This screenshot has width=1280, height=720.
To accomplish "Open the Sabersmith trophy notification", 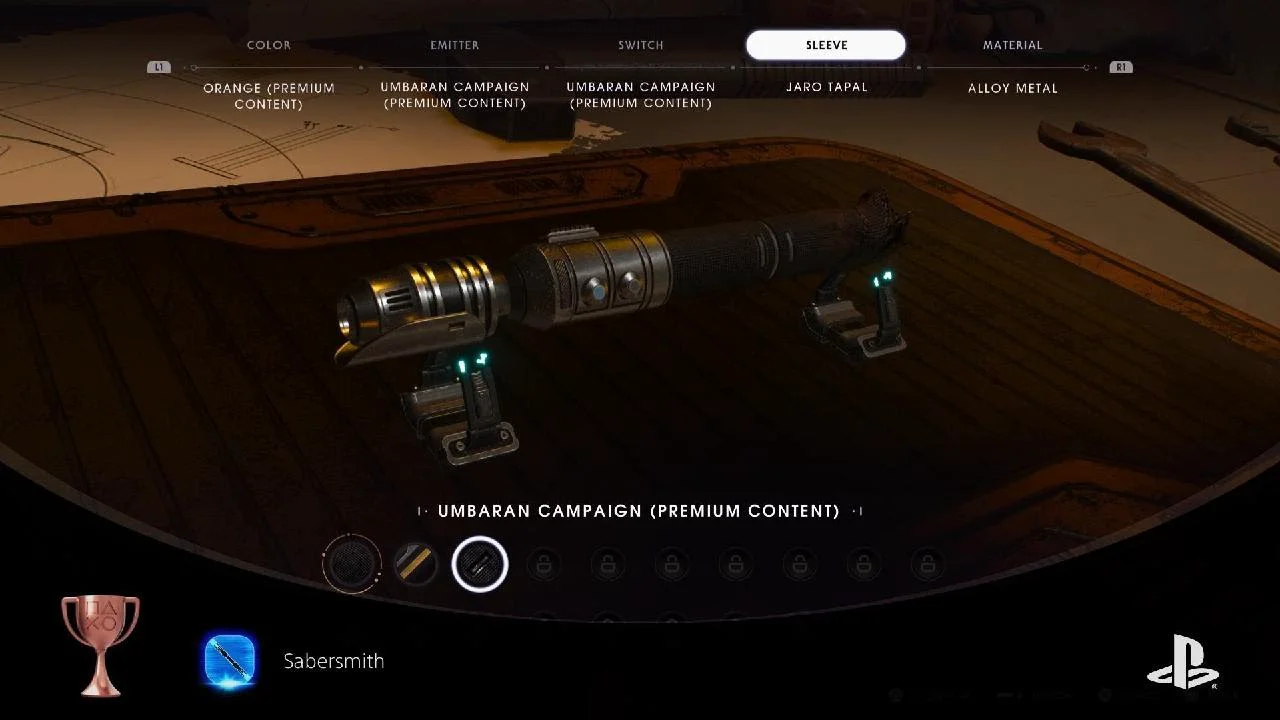I will click(x=333, y=661).
